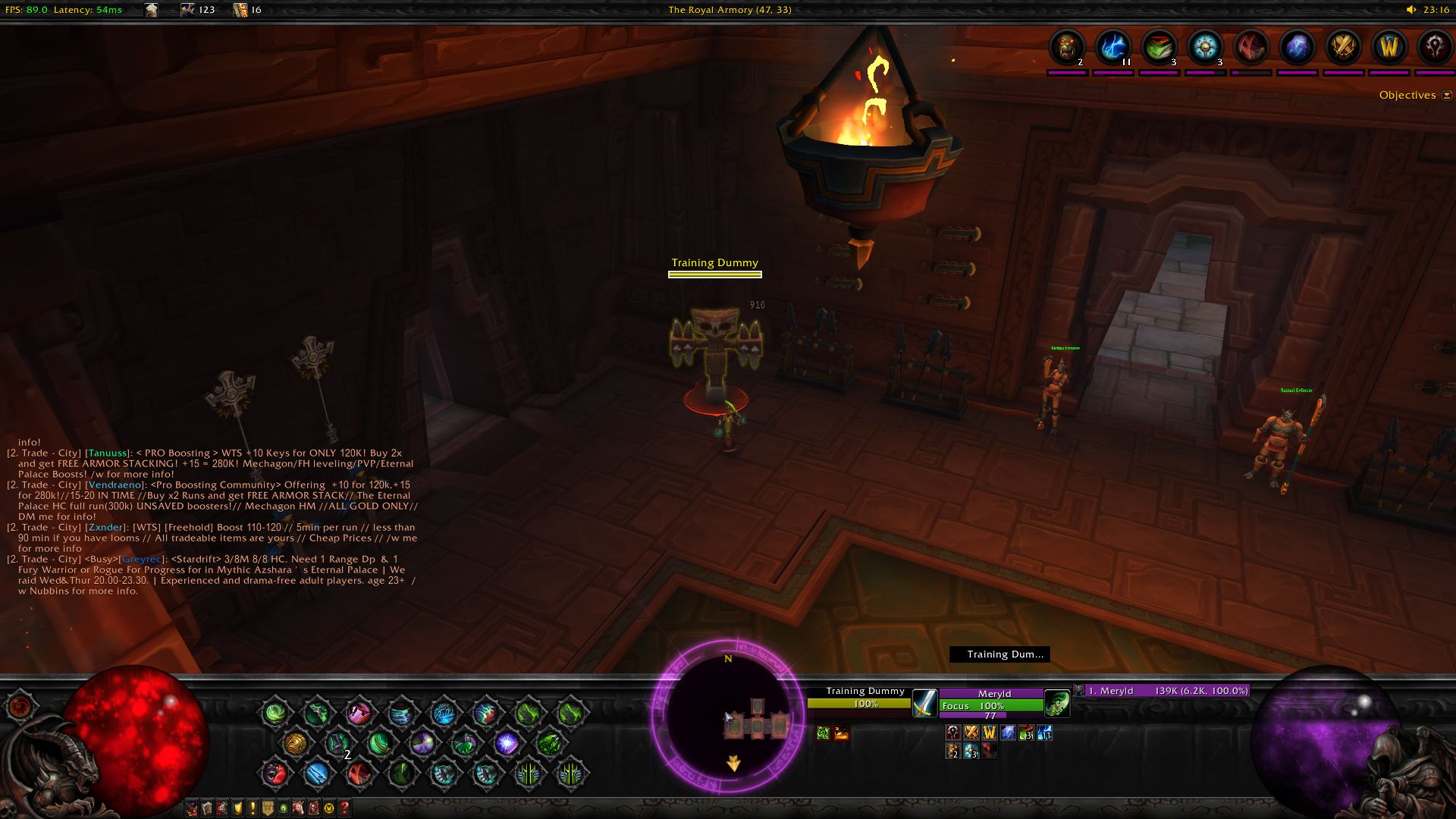Open the Dungeon Finder green eye icon
Viewport: 1456px width, 819px height.
tap(284, 808)
